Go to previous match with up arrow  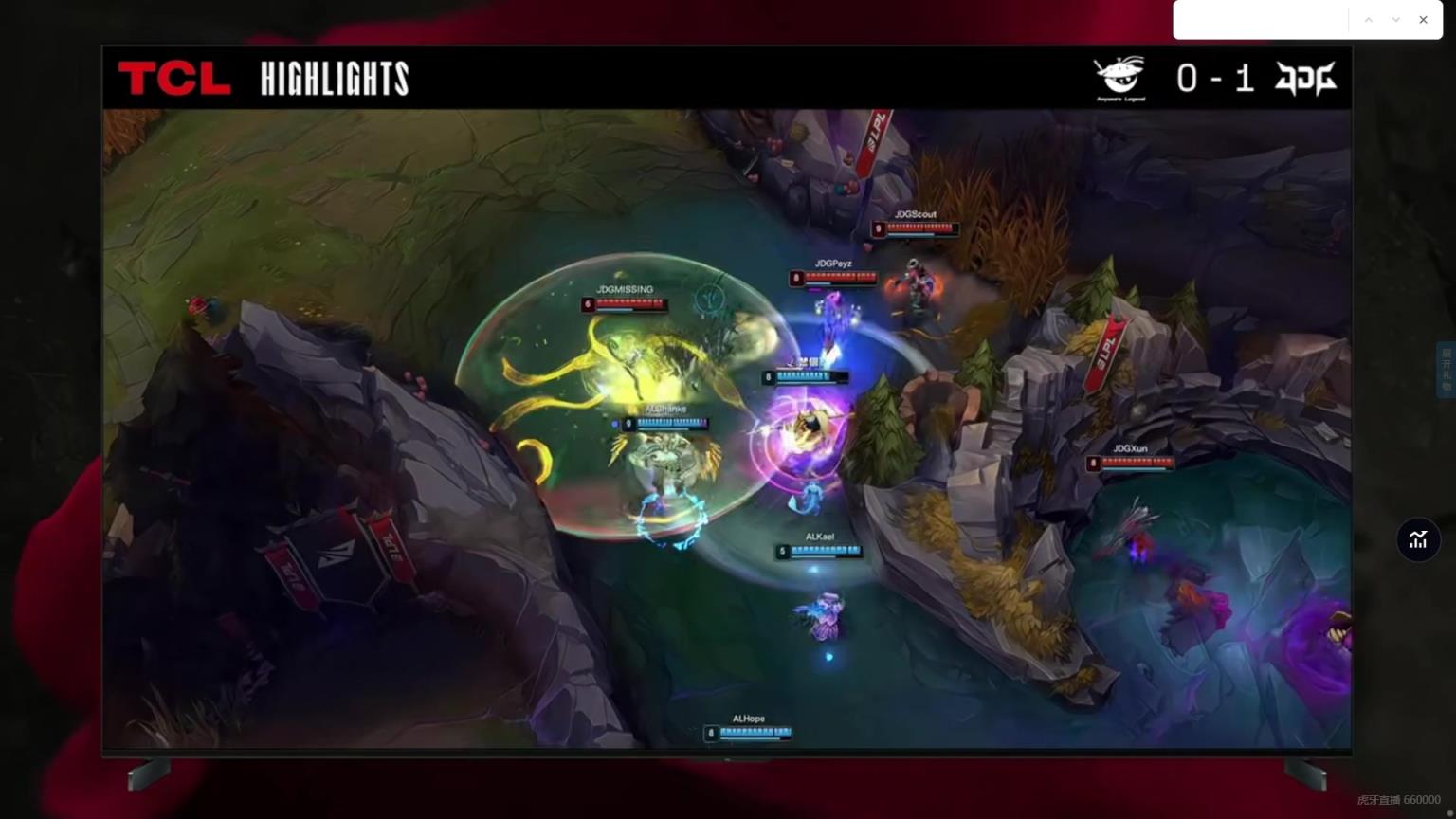point(1368,20)
